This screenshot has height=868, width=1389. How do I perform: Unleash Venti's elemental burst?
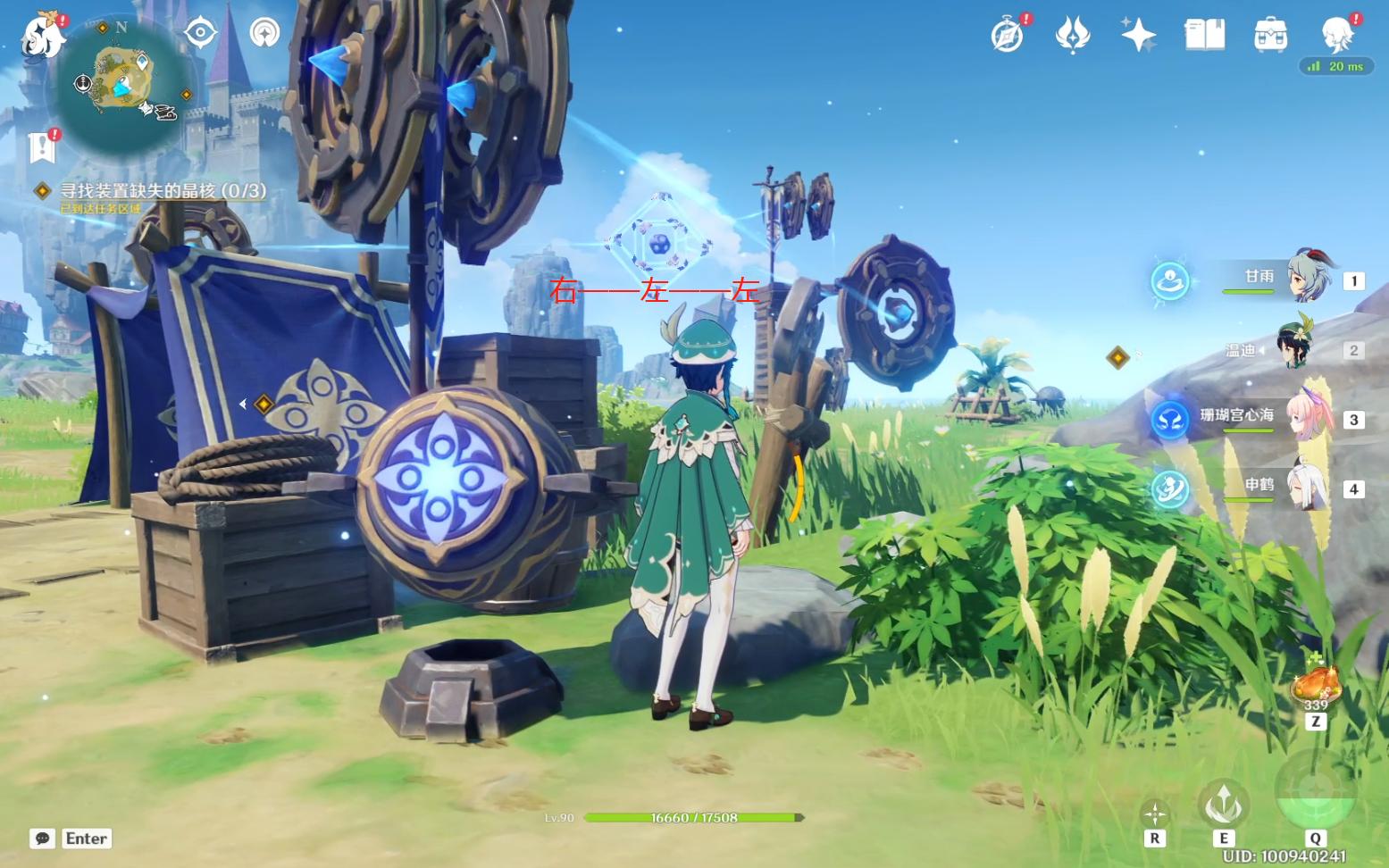click(x=1314, y=789)
